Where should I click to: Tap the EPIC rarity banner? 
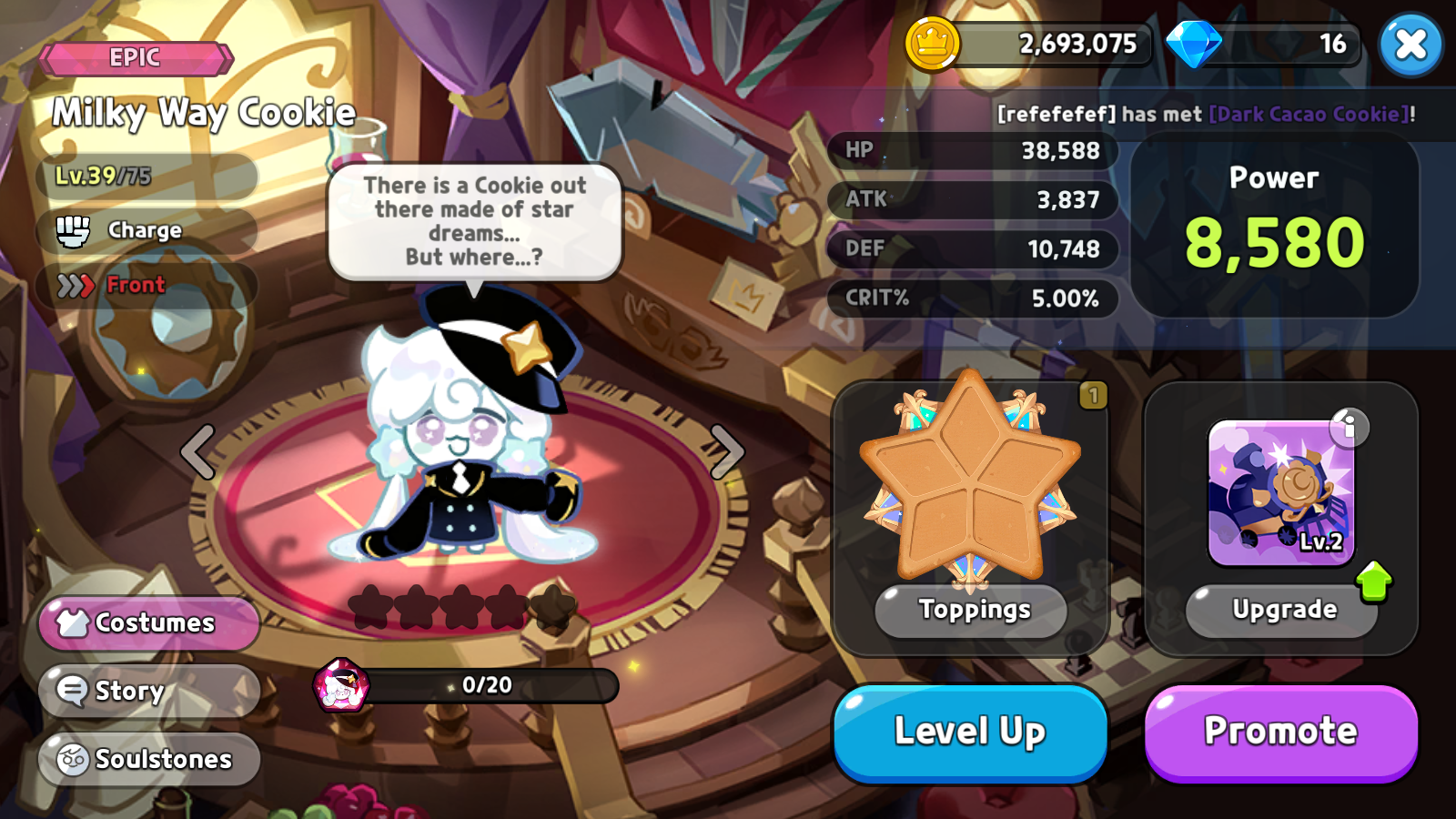point(136,57)
